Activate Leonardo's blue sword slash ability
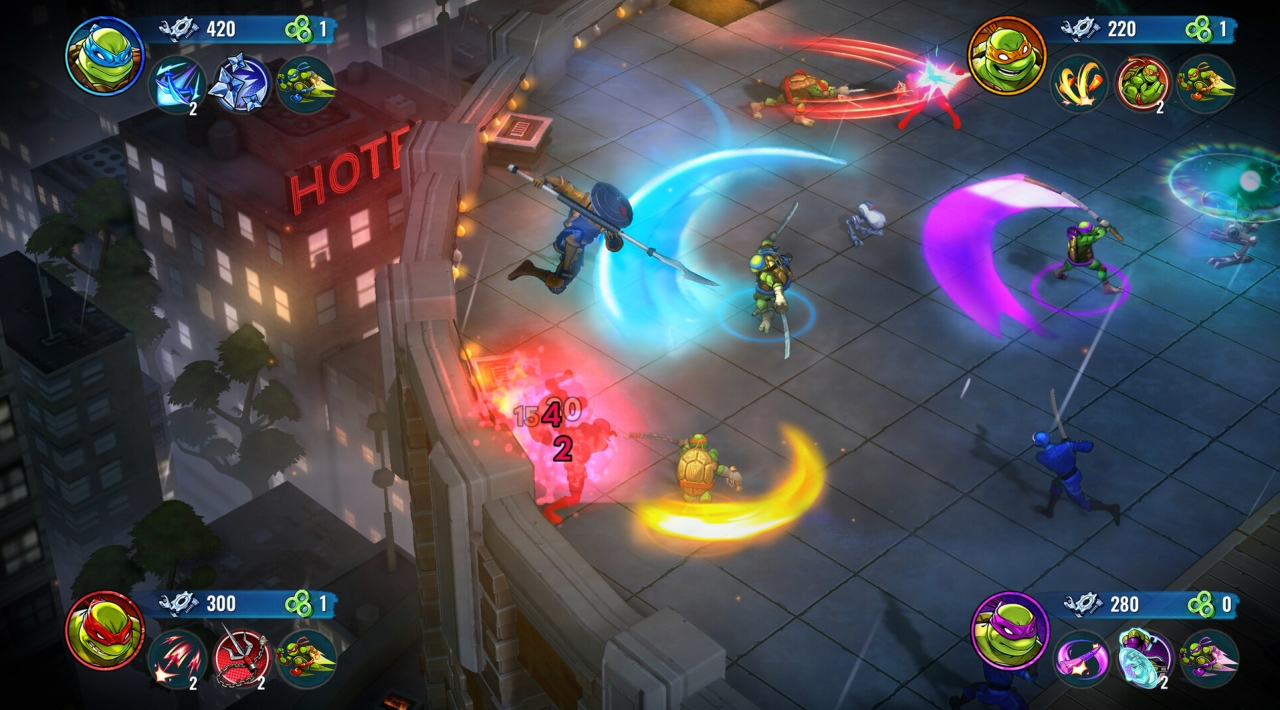Image resolution: width=1280 pixels, height=710 pixels. tap(178, 84)
